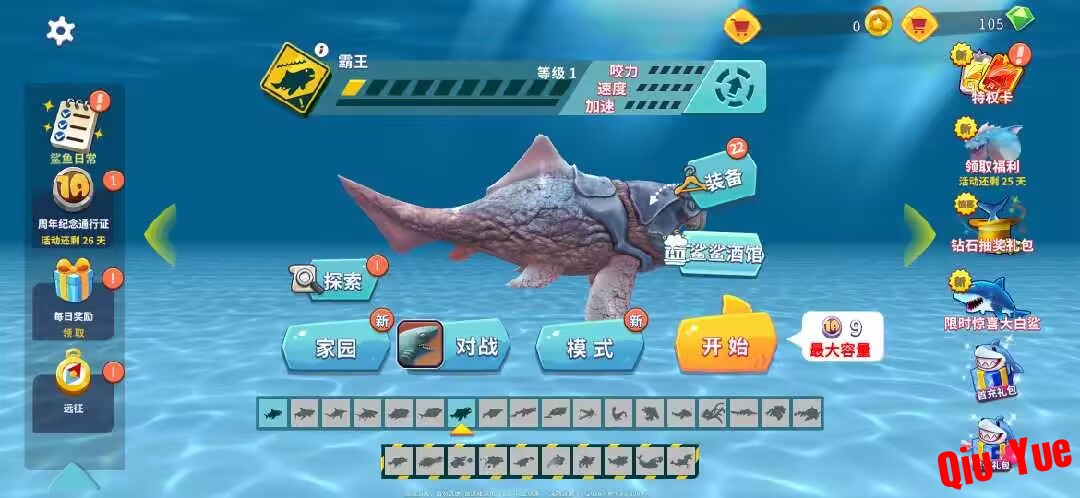Show next shark with right arrow
The image size is (1080, 498).
(x=919, y=234)
